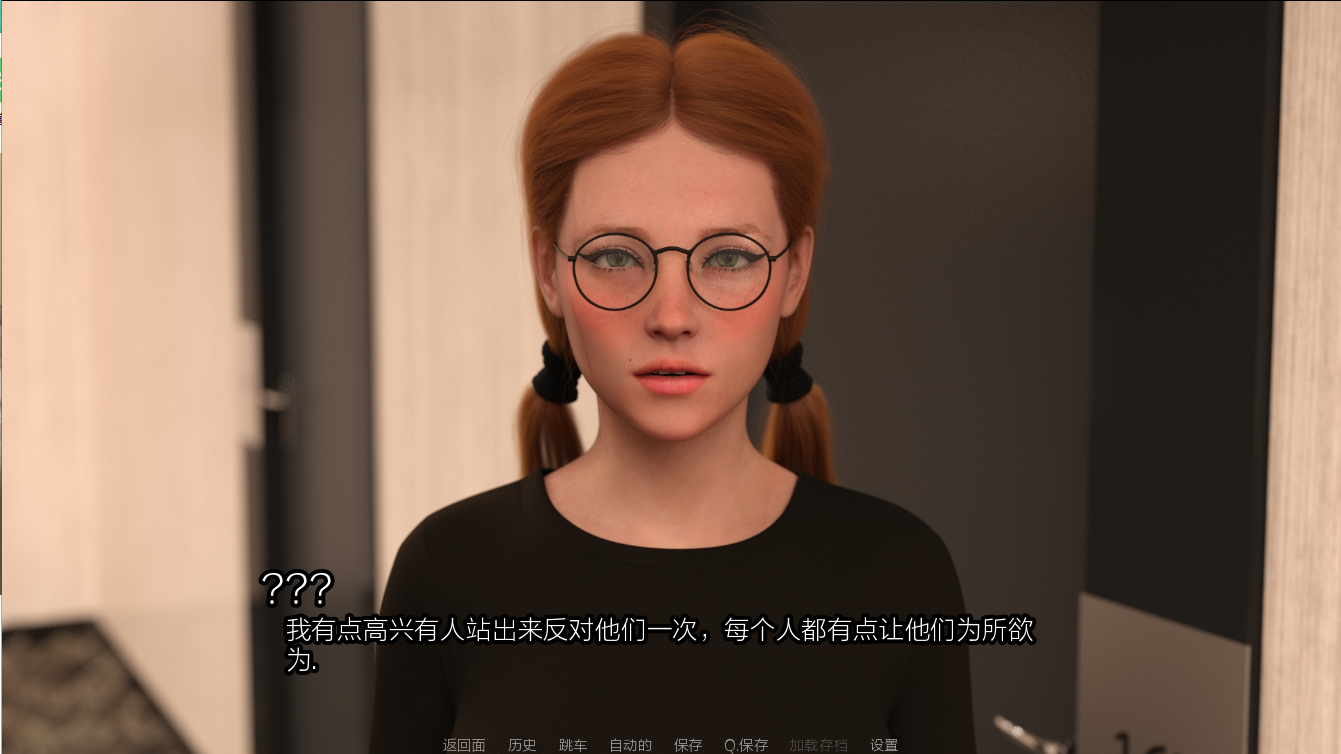Open game preferences from the quick menu

[x=884, y=745]
